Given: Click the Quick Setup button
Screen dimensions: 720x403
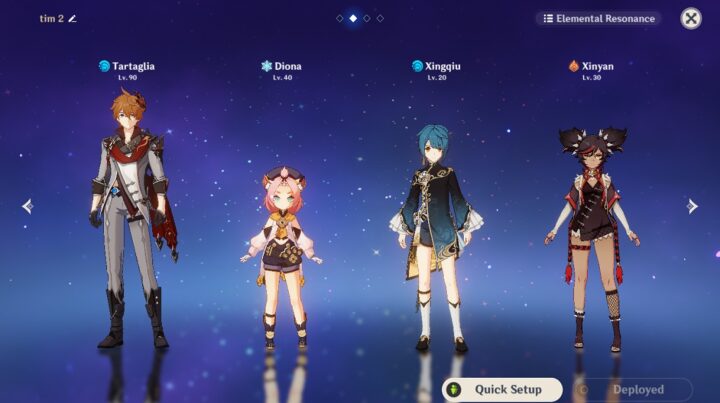Looking at the screenshot, I should tap(503, 389).
